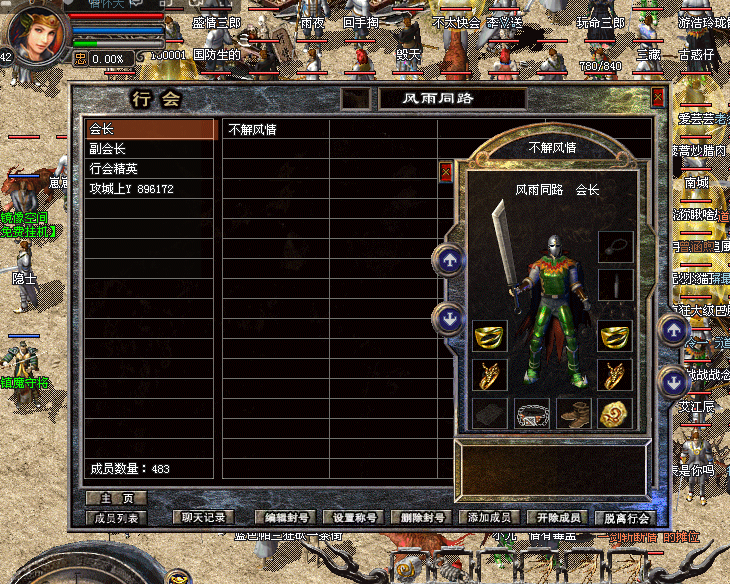
Task: Click the 设置称号 set title button
Action: tap(356, 518)
